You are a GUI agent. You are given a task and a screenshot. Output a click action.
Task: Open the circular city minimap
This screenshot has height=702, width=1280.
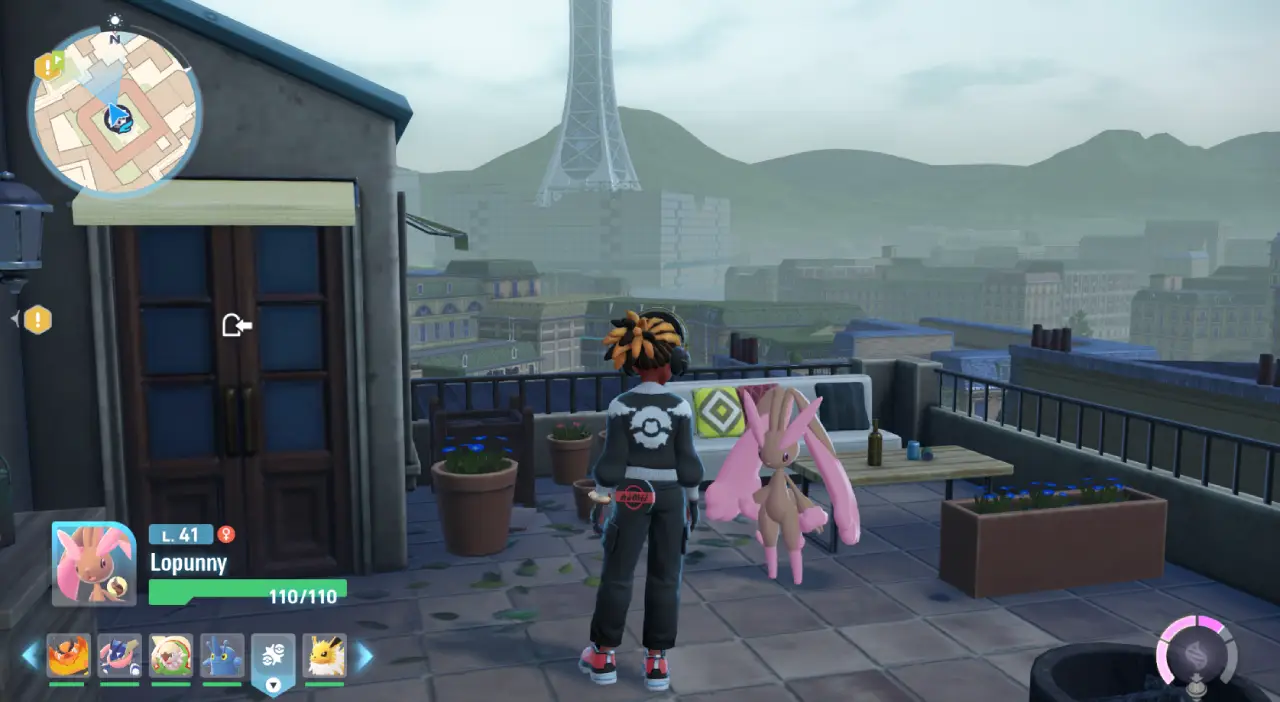point(114,109)
